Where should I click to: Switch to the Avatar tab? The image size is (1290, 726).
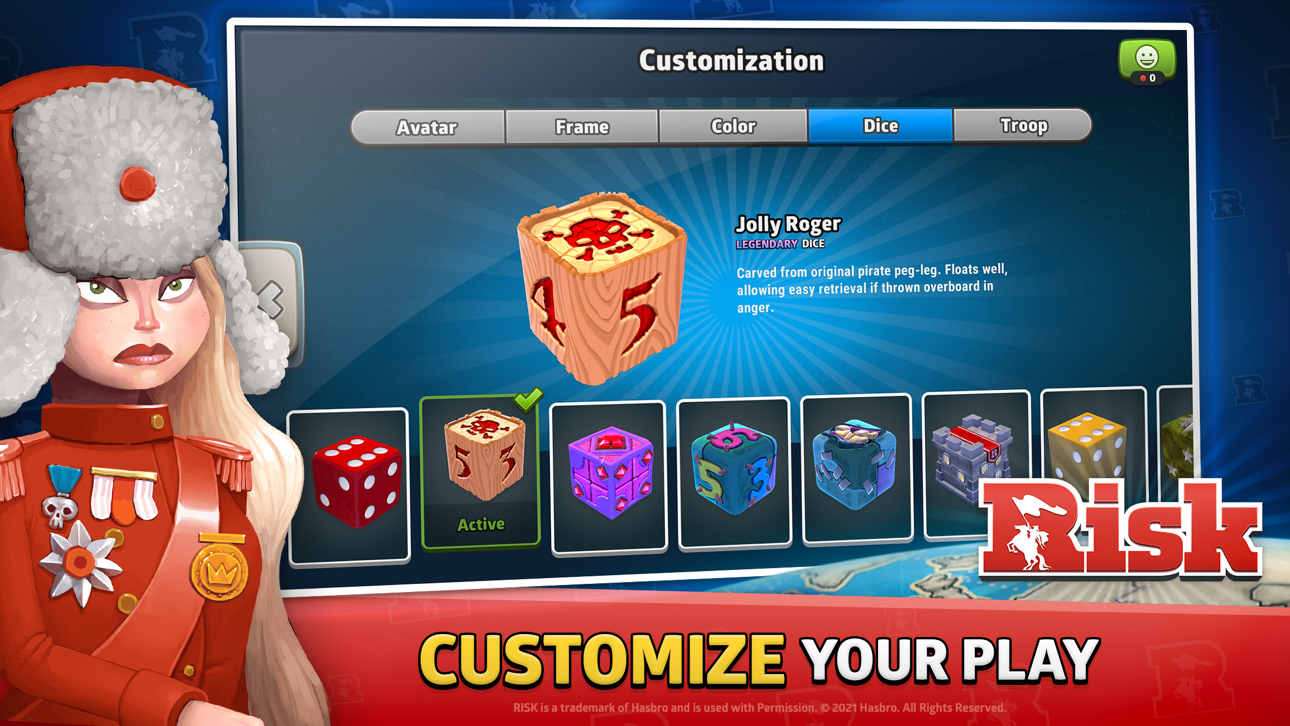click(x=428, y=126)
